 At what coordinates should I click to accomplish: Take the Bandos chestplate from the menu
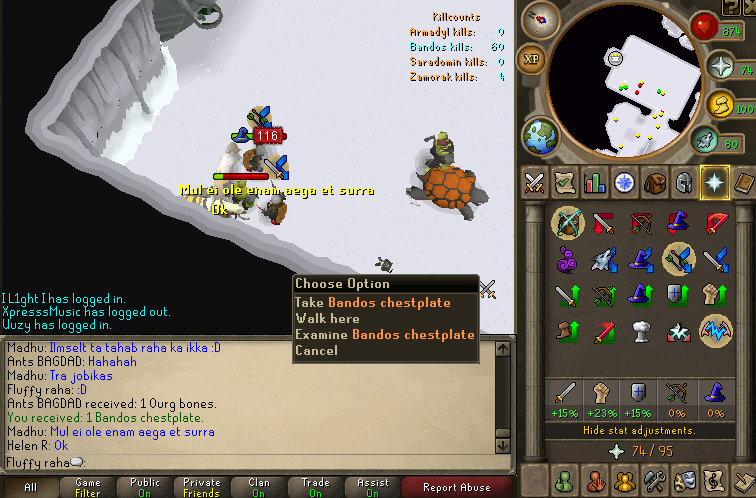point(372,302)
